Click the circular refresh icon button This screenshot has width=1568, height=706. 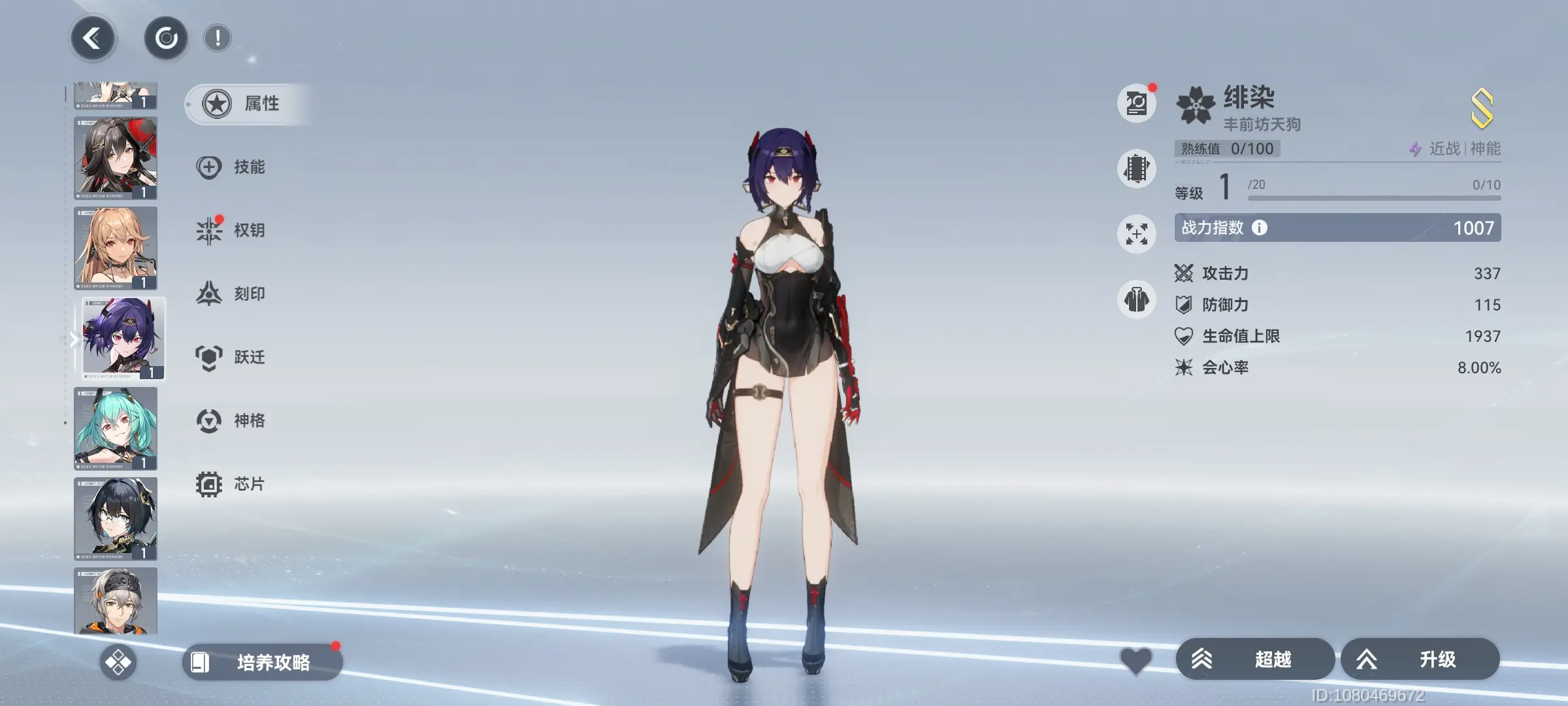click(166, 39)
